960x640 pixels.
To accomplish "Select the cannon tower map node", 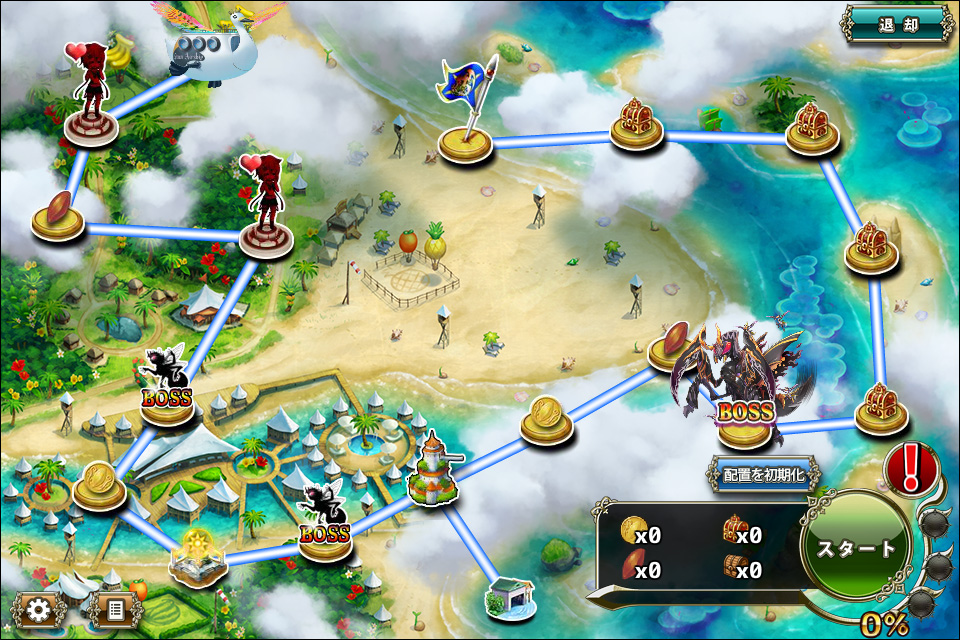I will (434, 472).
